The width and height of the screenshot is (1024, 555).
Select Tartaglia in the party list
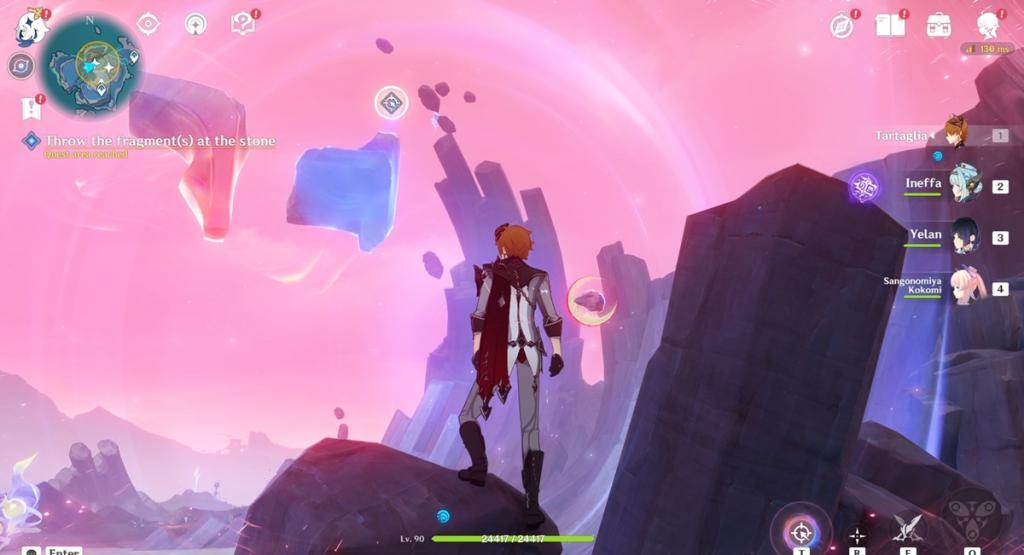click(957, 134)
